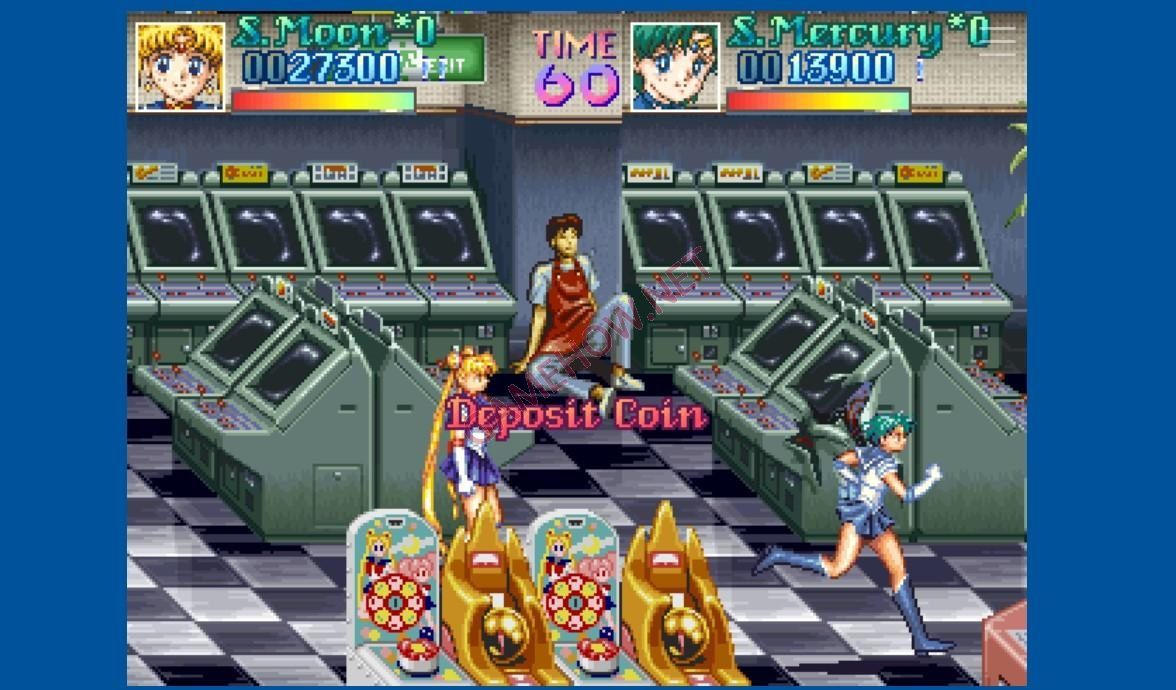
Task: Click Sailor Moon's character portrait
Action: pyautogui.click(x=180, y=66)
